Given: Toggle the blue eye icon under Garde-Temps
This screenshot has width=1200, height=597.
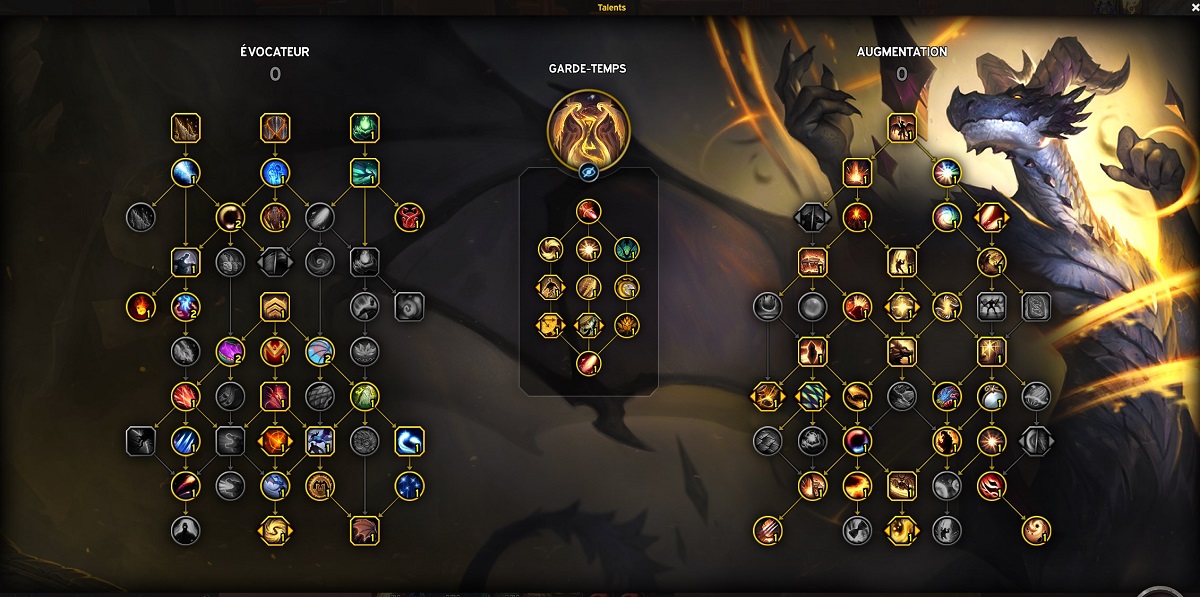Looking at the screenshot, I should coord(588,172).
